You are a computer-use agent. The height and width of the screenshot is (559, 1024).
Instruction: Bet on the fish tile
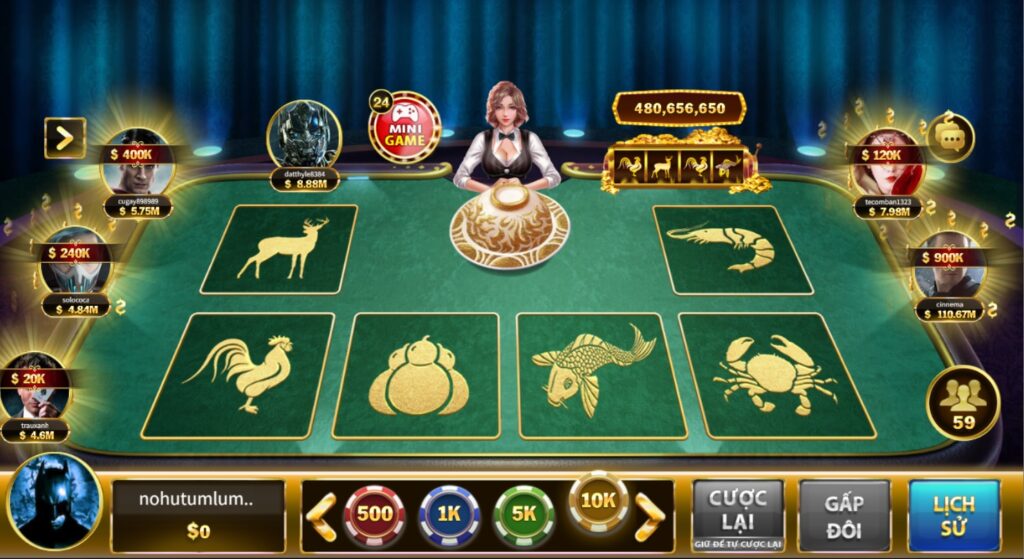pos(597,374)
